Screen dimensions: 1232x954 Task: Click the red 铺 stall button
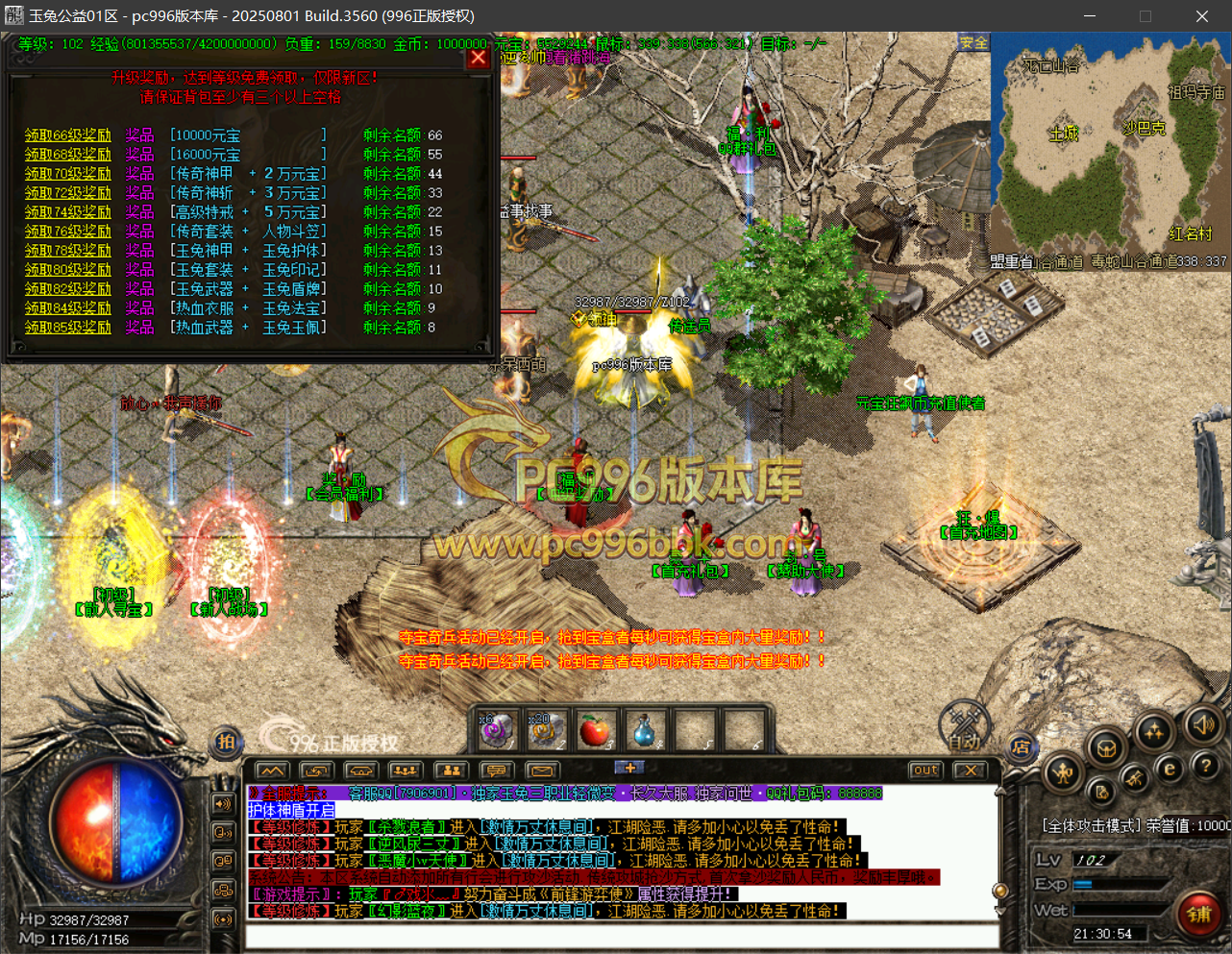[x=1199, y=913]
